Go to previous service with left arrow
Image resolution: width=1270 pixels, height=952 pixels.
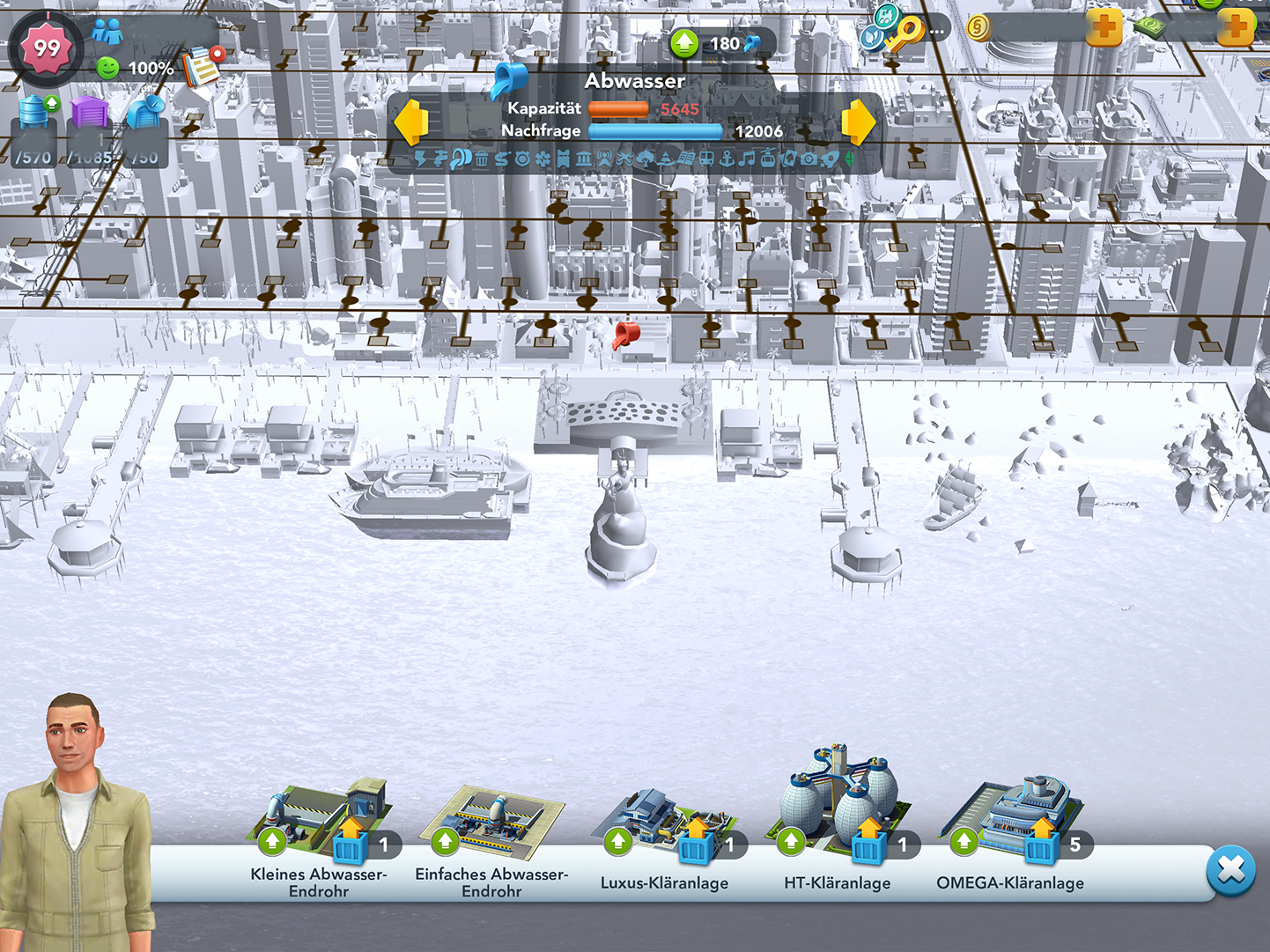pyautogui.click(x=410, y=122)
